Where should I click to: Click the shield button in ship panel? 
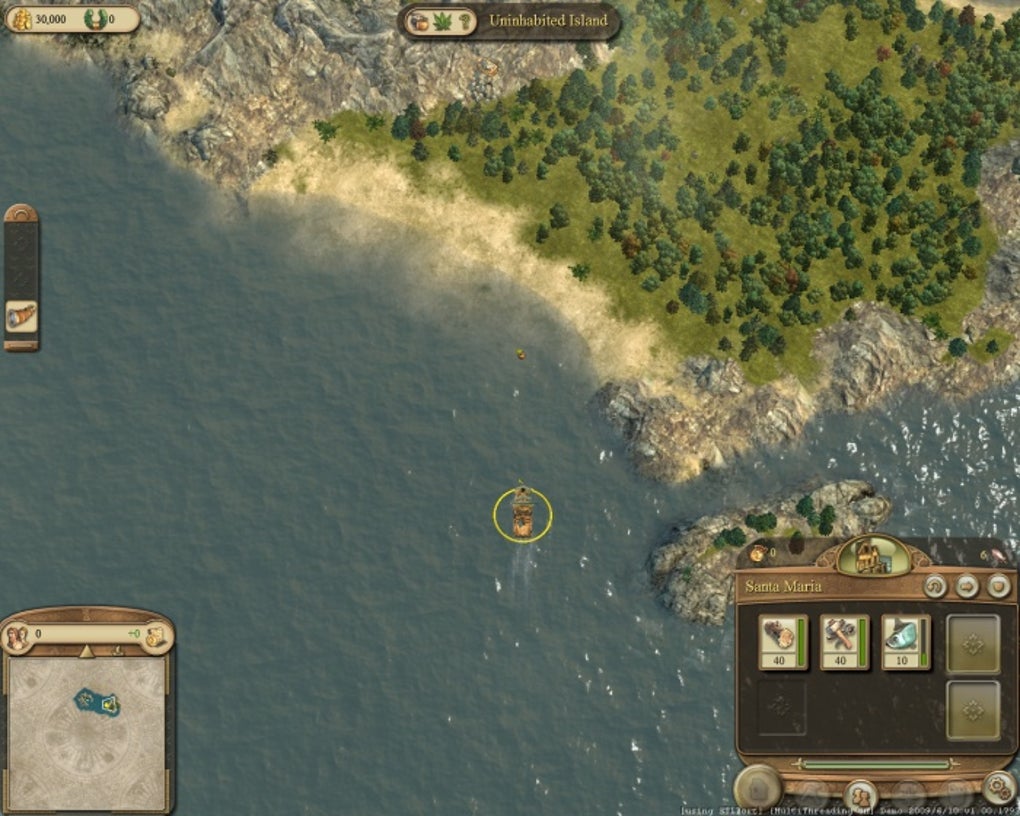pyautogui.click(x=999, y=586)
